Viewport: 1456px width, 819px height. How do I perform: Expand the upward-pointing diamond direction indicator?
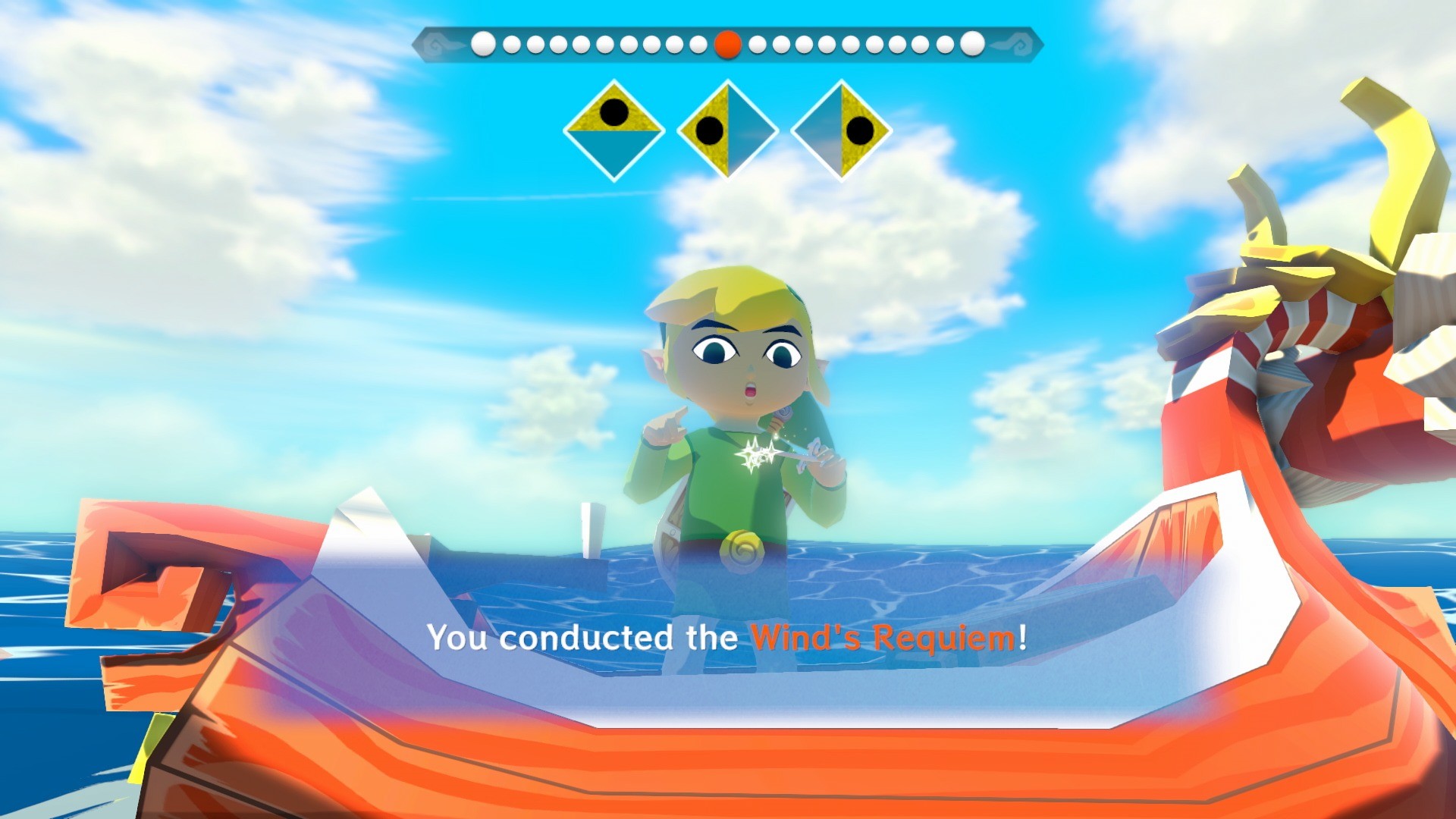point(614,130)
